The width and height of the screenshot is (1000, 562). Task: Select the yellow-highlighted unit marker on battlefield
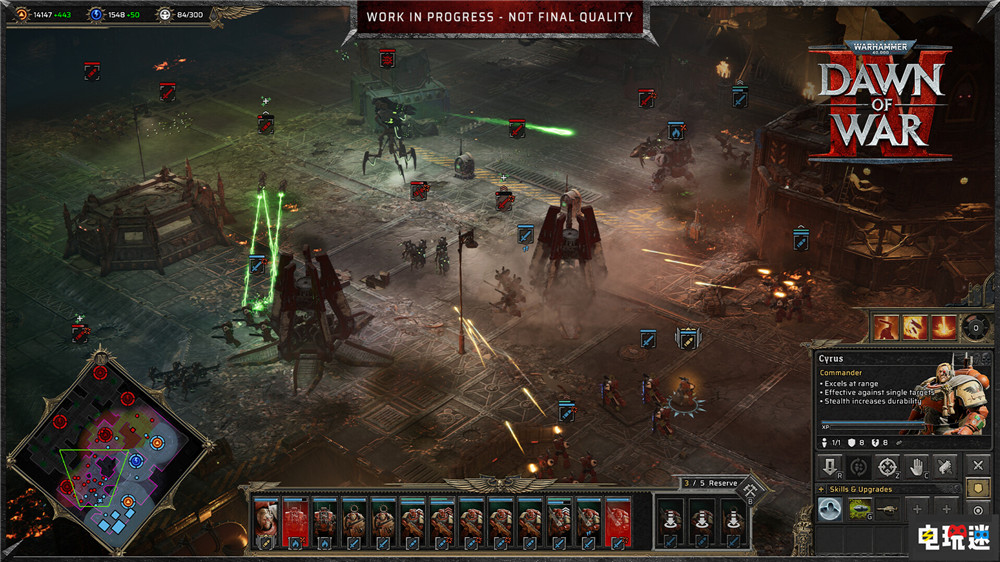click(x=688, y=339)
